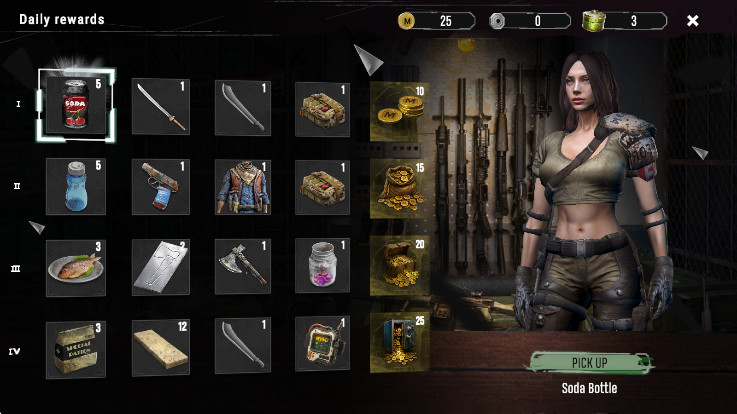
Task: Select the 10 gold coins reward
Action: pyautogui.click(x=398, y=110)
